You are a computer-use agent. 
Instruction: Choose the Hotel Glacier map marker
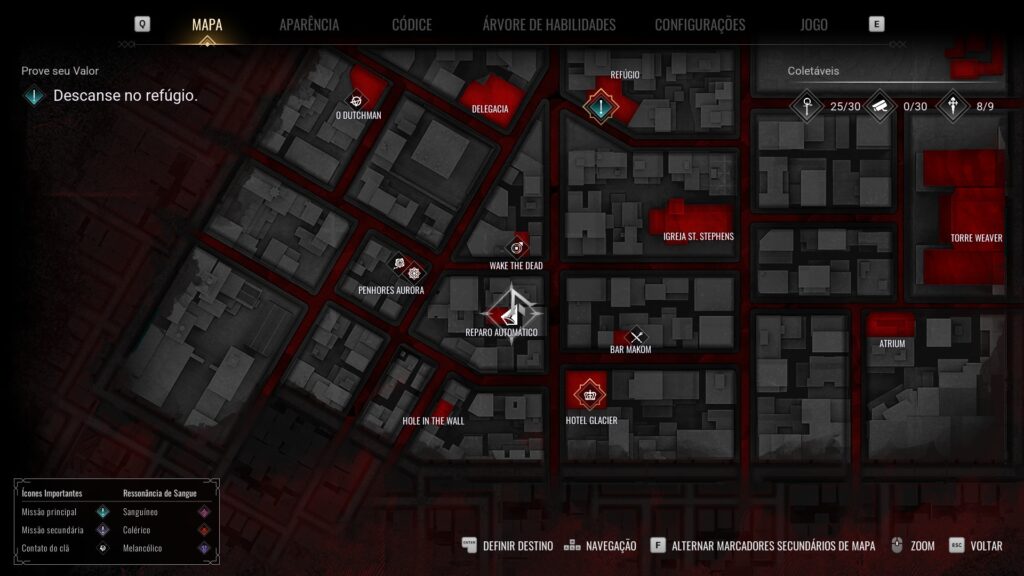588,393
